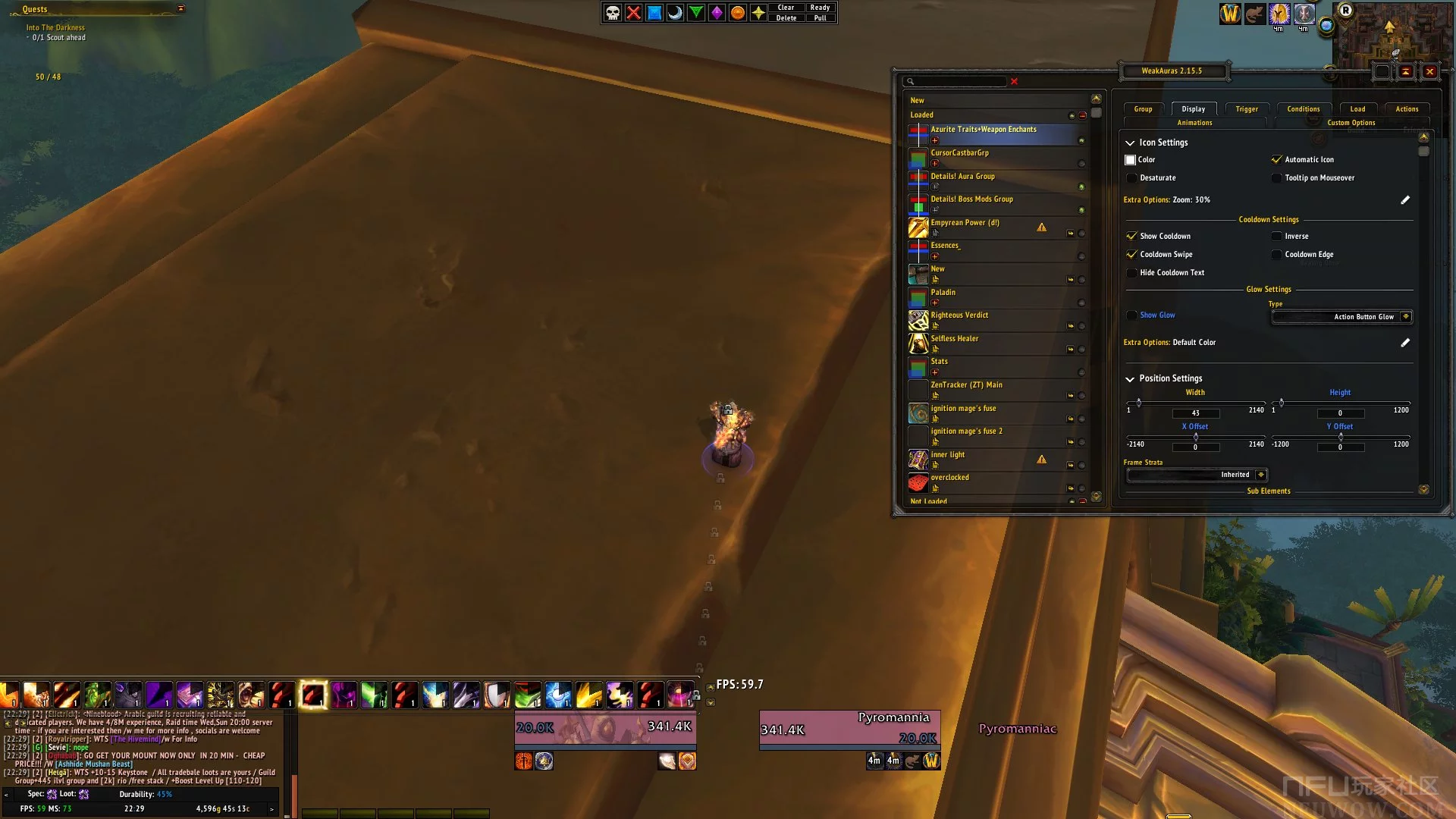Enable Hide Cooldown Text
Screen dimensions: 1456x819
1131,273
